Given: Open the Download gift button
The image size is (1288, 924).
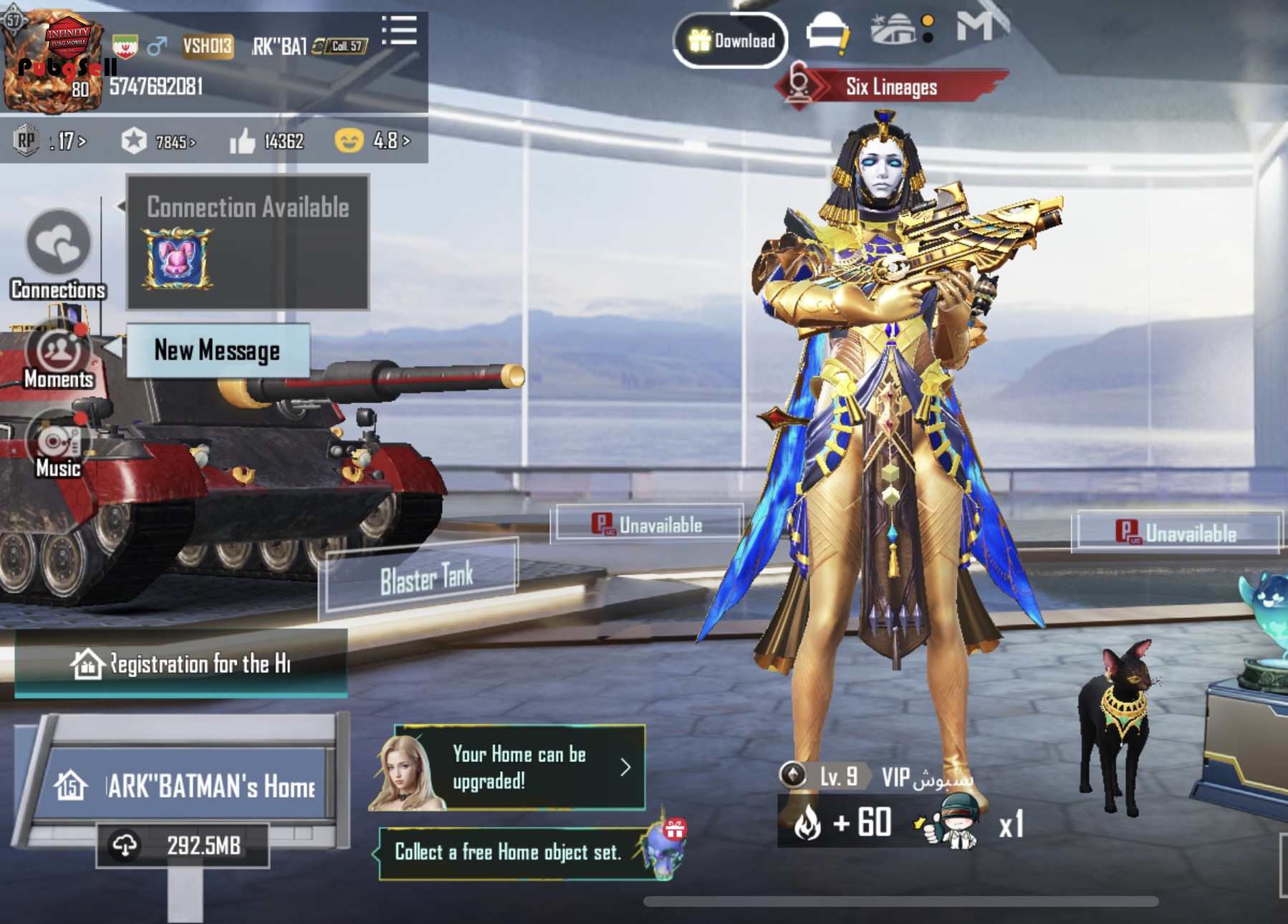Looking at the screenshot, I should [731, 40].
